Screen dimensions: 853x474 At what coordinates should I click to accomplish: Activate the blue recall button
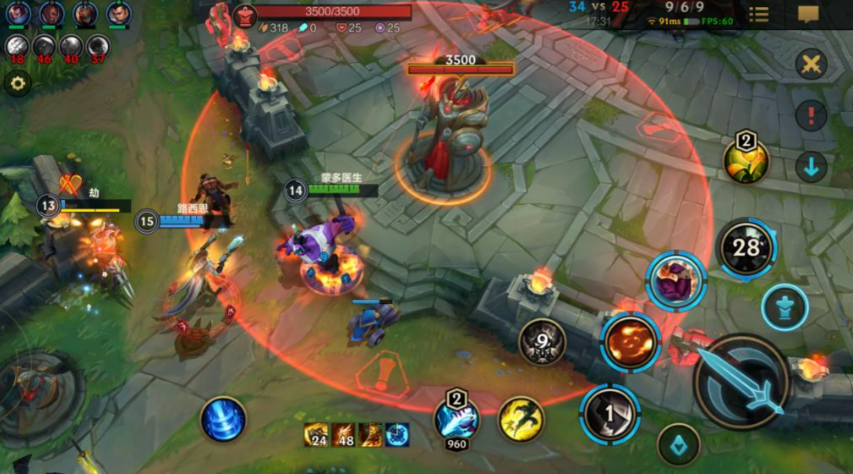coord(223,419)
